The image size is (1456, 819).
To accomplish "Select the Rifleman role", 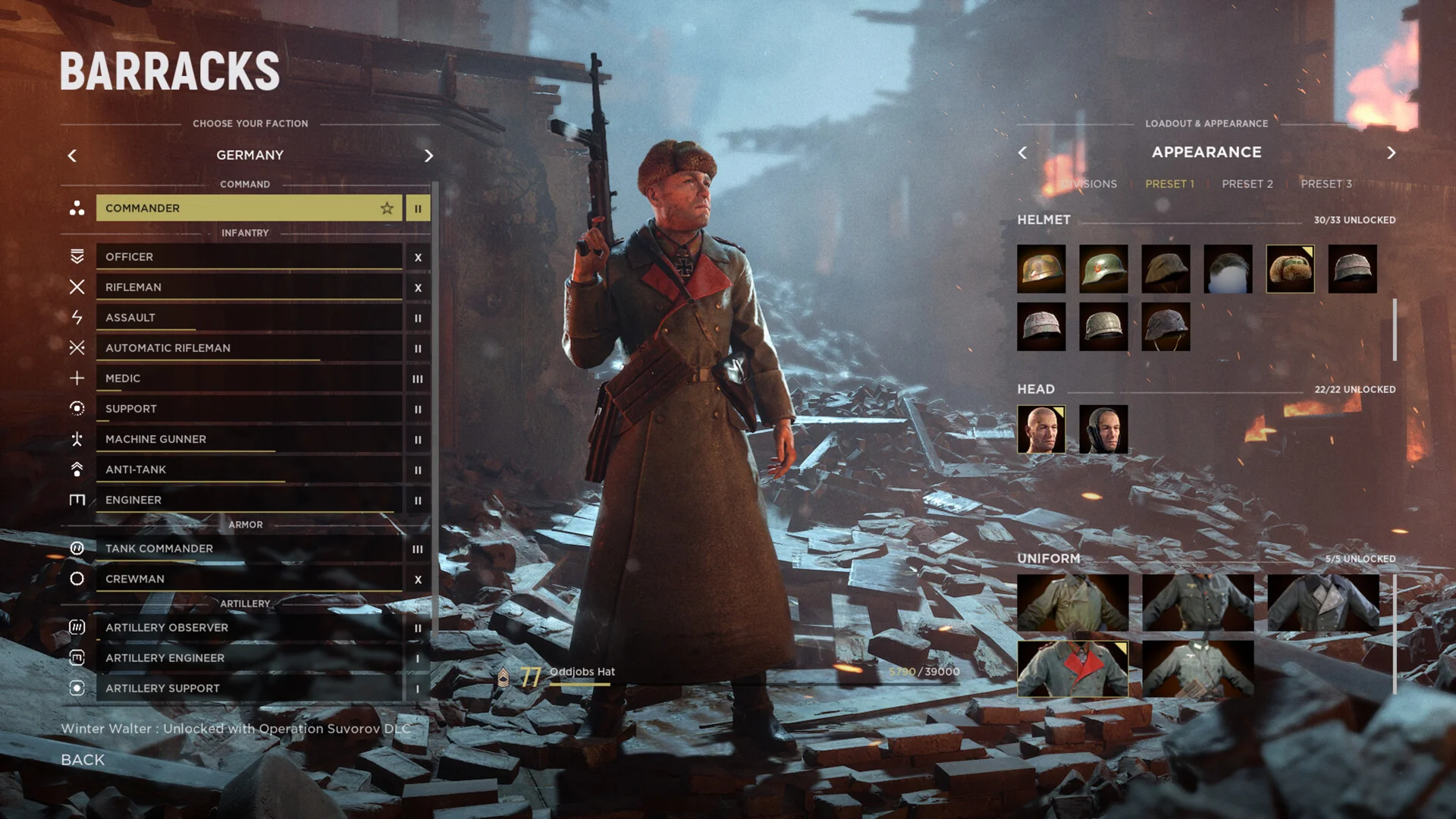I will (249, 287).
